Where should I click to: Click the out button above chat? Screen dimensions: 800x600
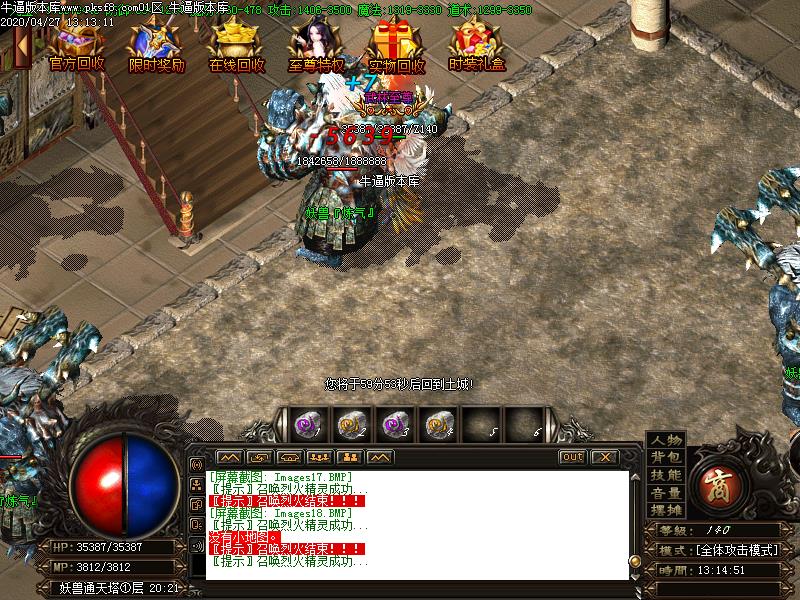pyautogui.click(x=572, y=457)
